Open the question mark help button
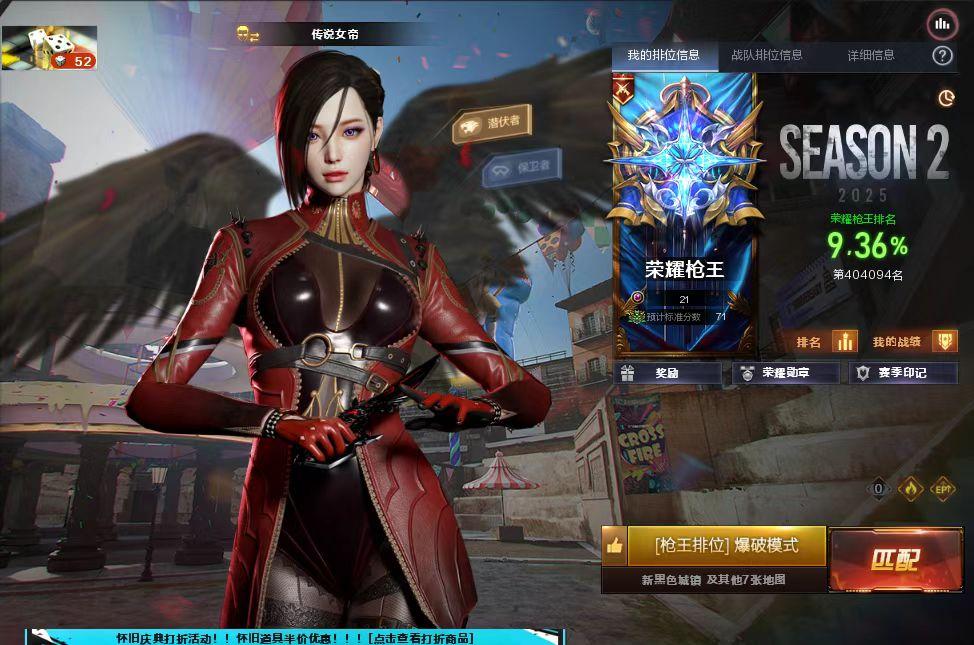974x645 pixels. coord(941,56)
